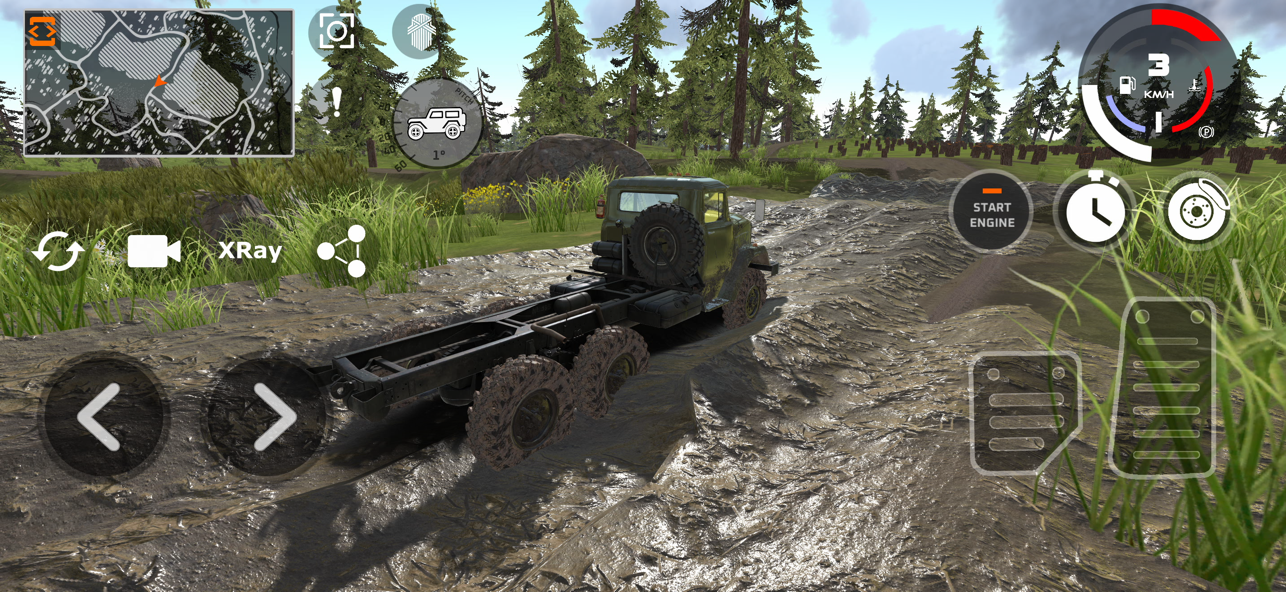Take a screenshot with the photo capture icon

[336, 32]
